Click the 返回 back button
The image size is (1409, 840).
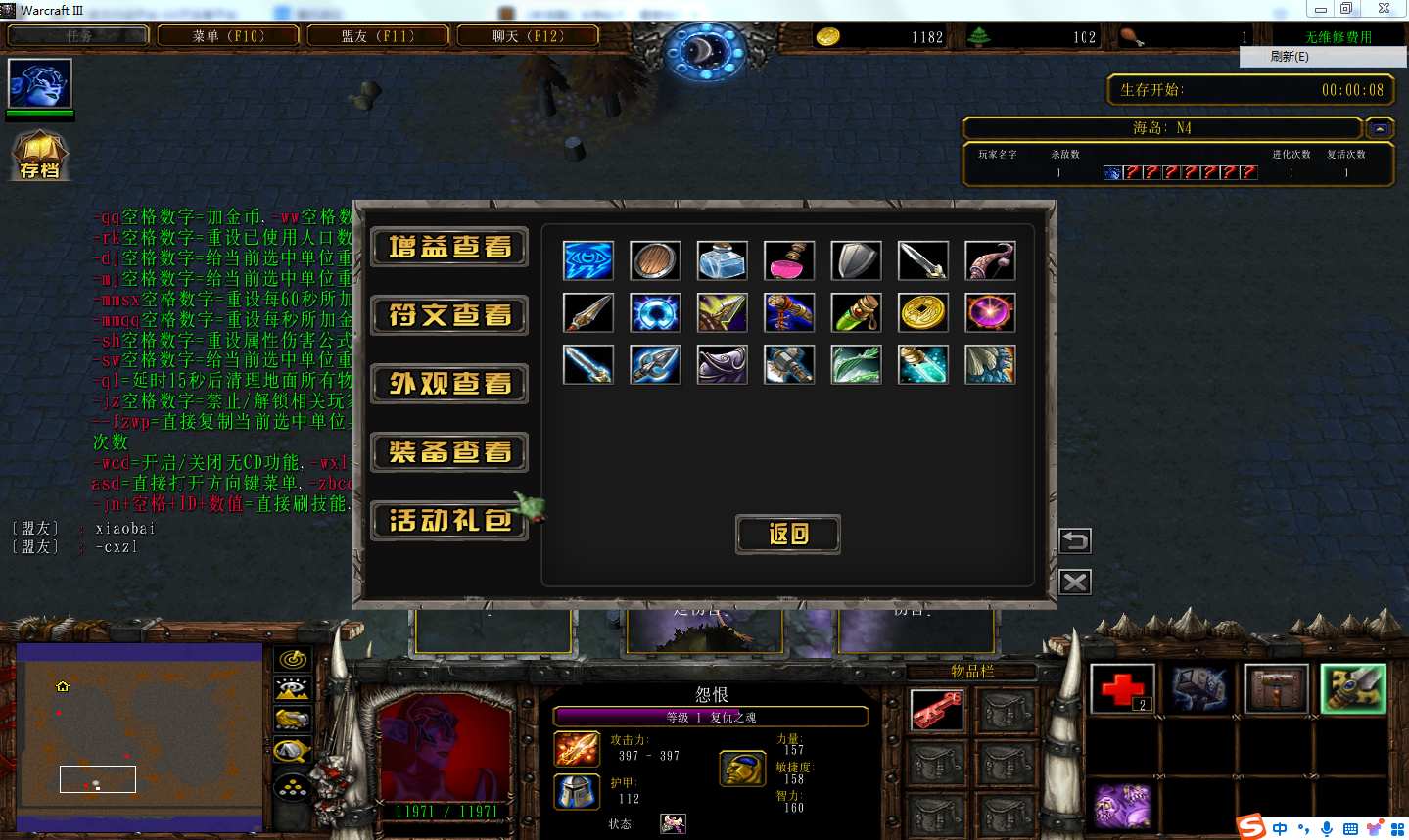click(x=788, y=534)
